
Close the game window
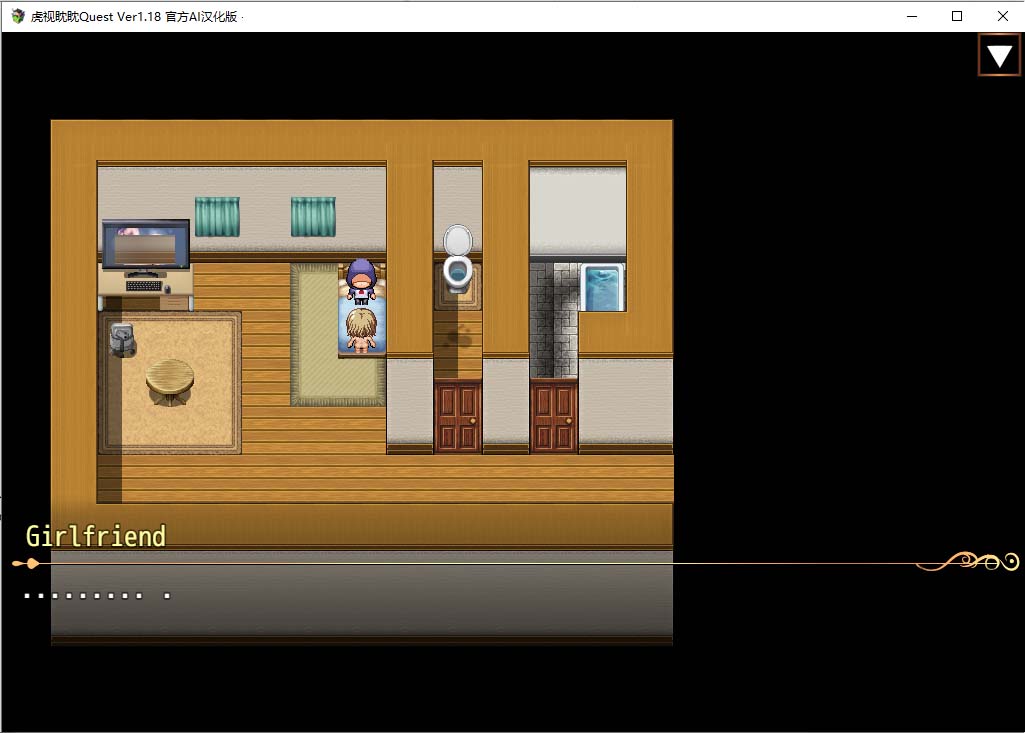pos(1002,16)
